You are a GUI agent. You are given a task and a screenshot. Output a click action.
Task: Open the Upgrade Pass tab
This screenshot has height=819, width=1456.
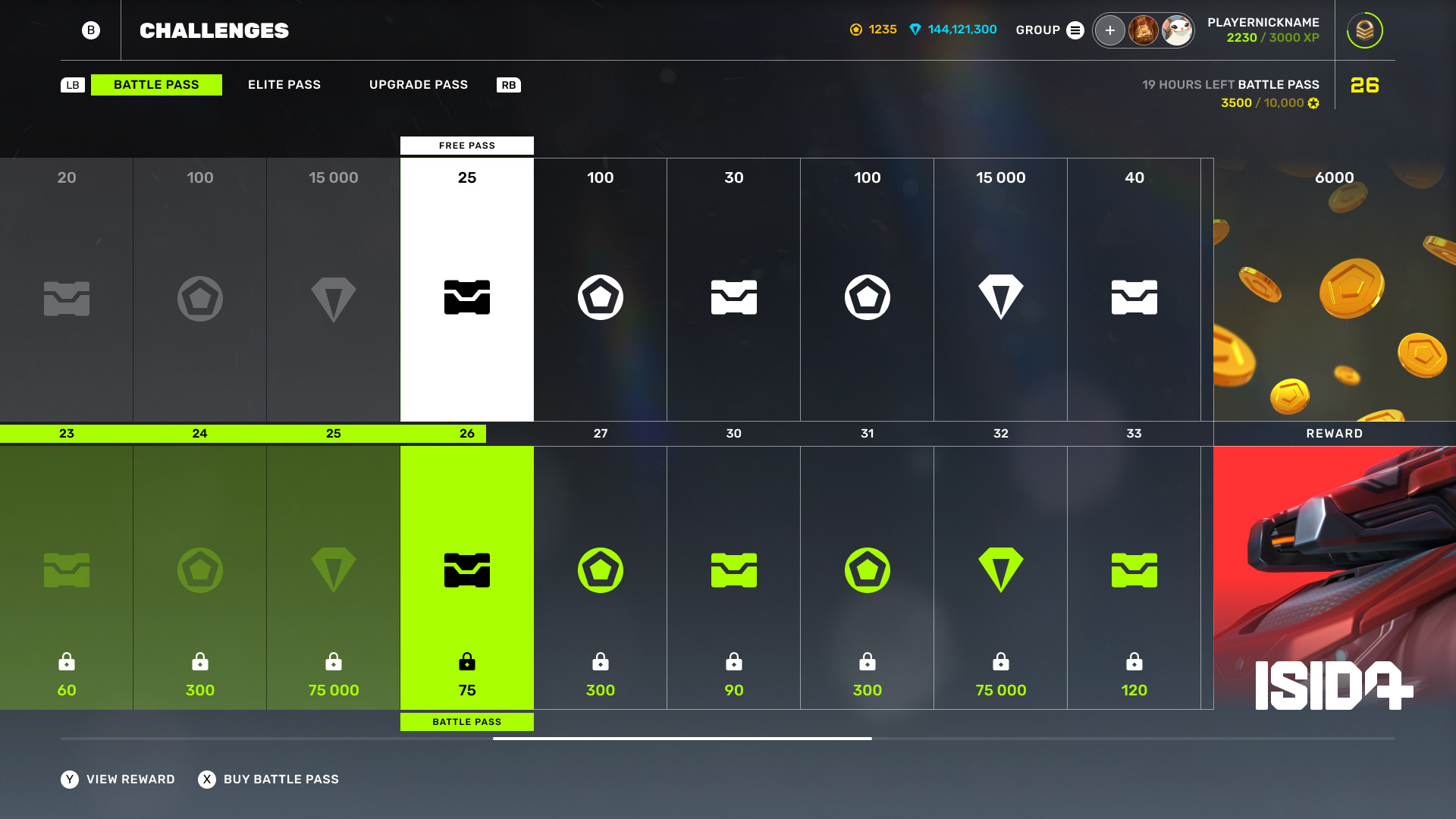(418, 85)
